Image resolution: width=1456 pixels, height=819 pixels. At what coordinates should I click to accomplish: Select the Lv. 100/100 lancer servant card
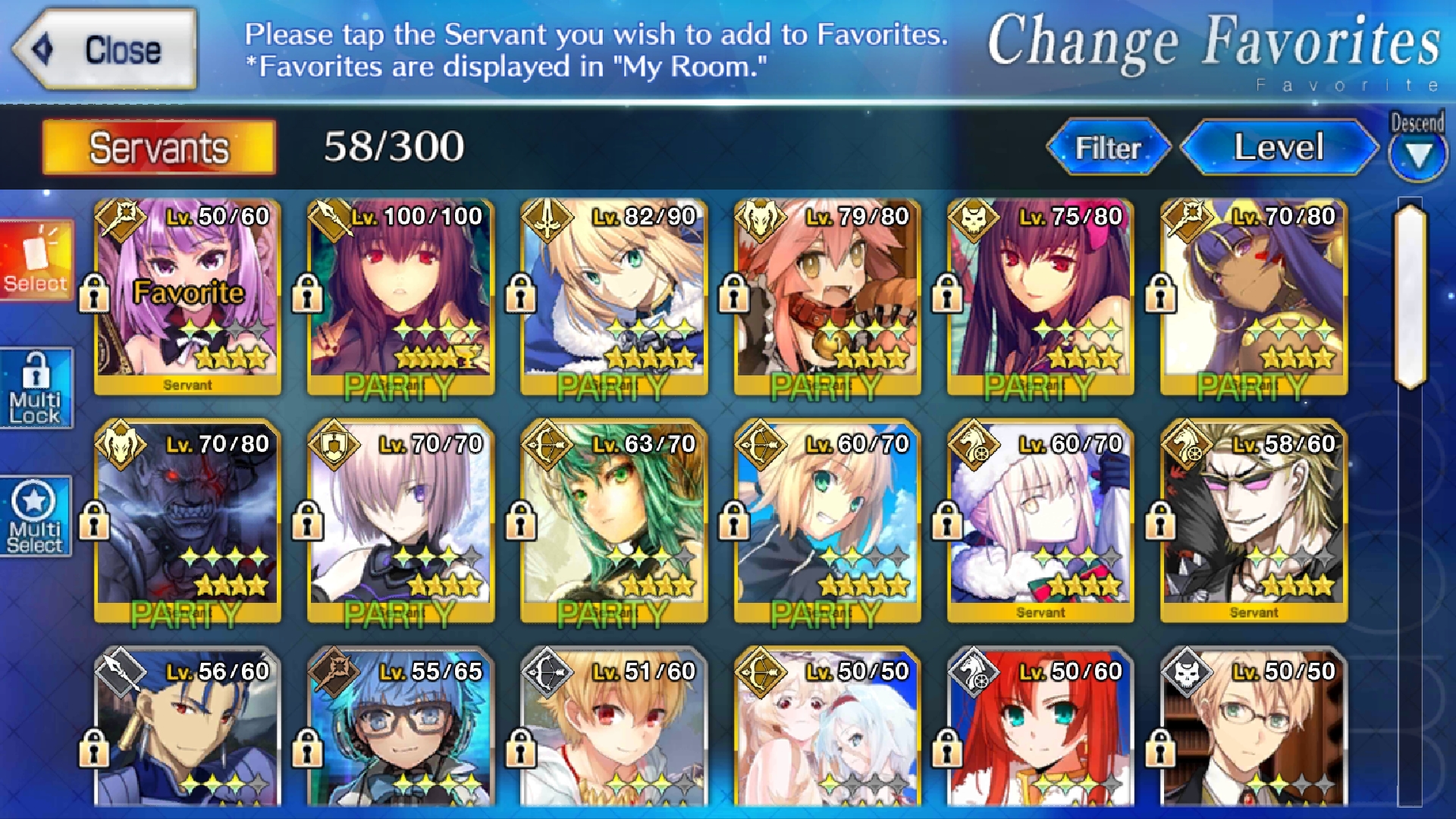click(x=400, y=297)
